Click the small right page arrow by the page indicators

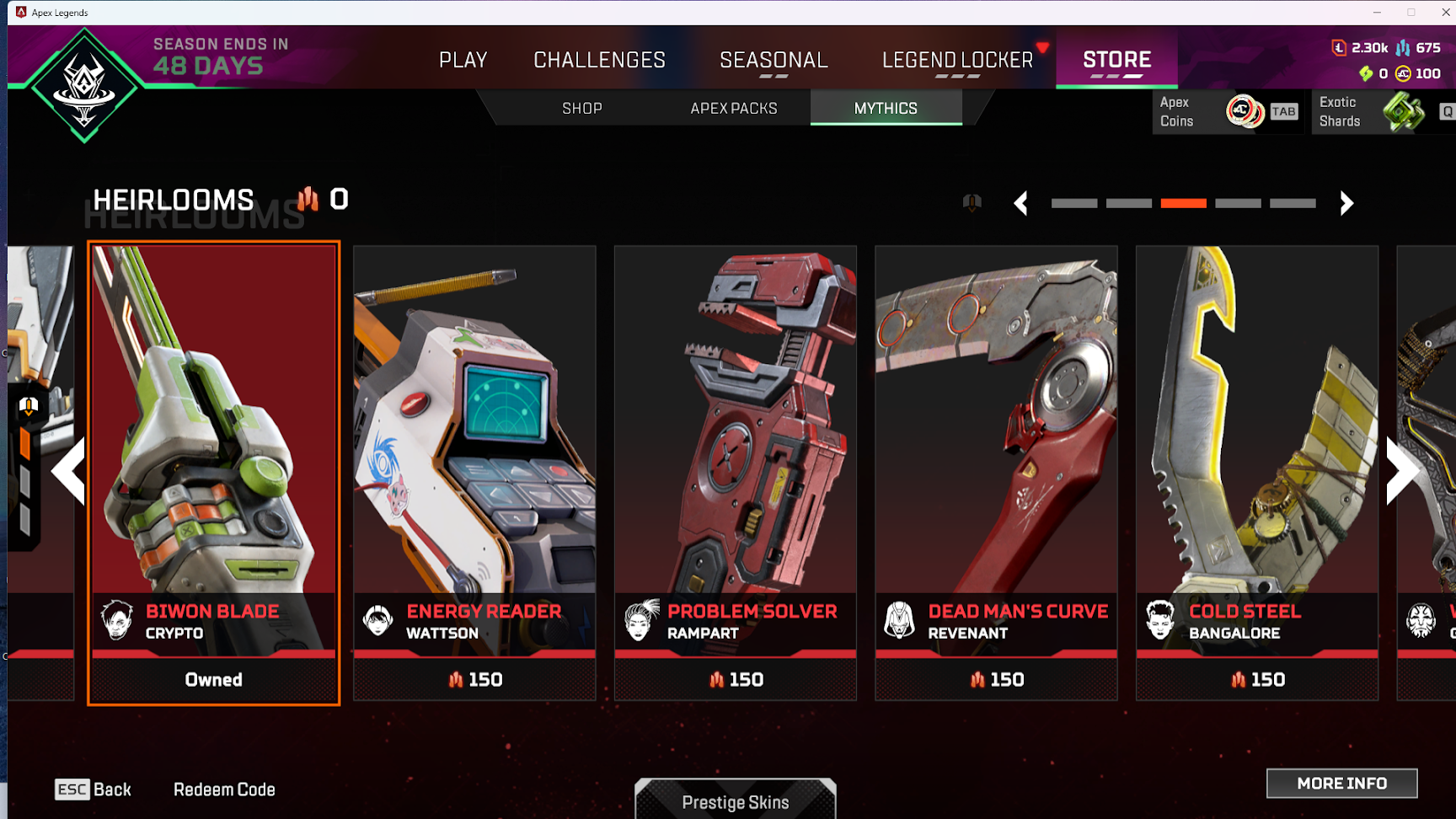click(1346, 203)
